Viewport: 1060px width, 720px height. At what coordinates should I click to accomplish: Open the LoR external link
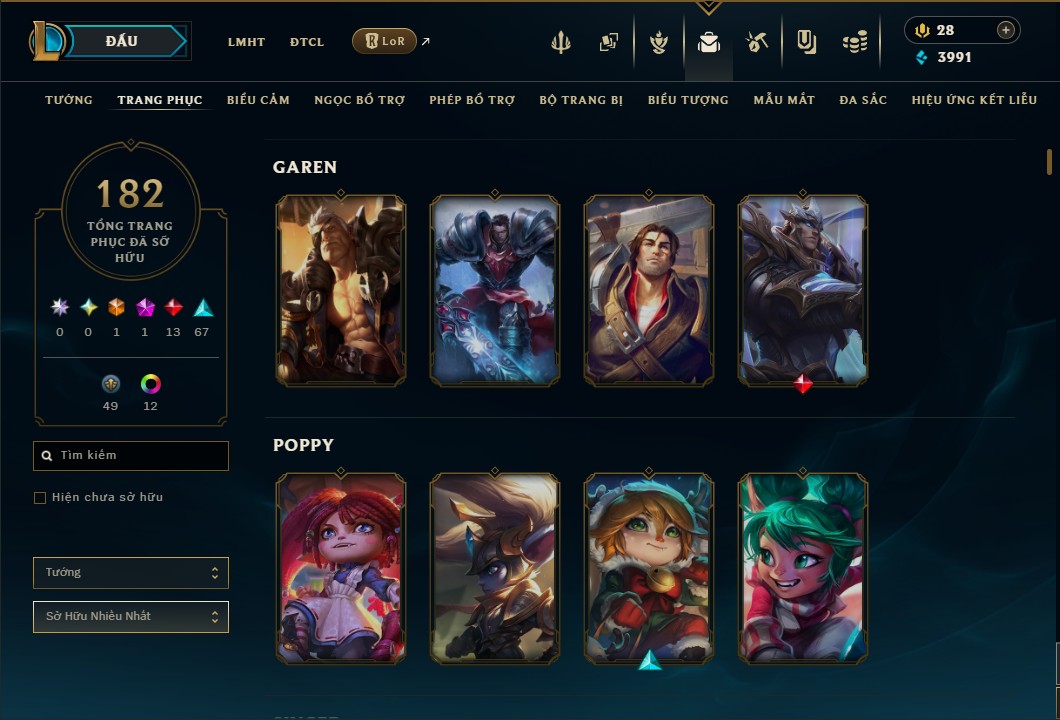[385, 42]
